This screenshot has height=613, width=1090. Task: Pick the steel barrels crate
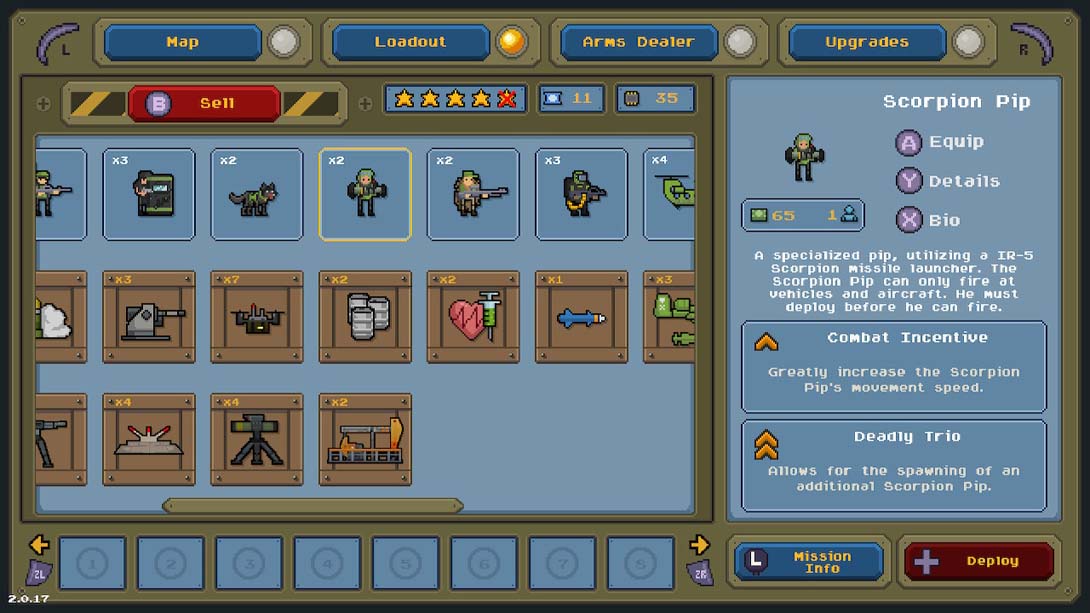(365, 317)
